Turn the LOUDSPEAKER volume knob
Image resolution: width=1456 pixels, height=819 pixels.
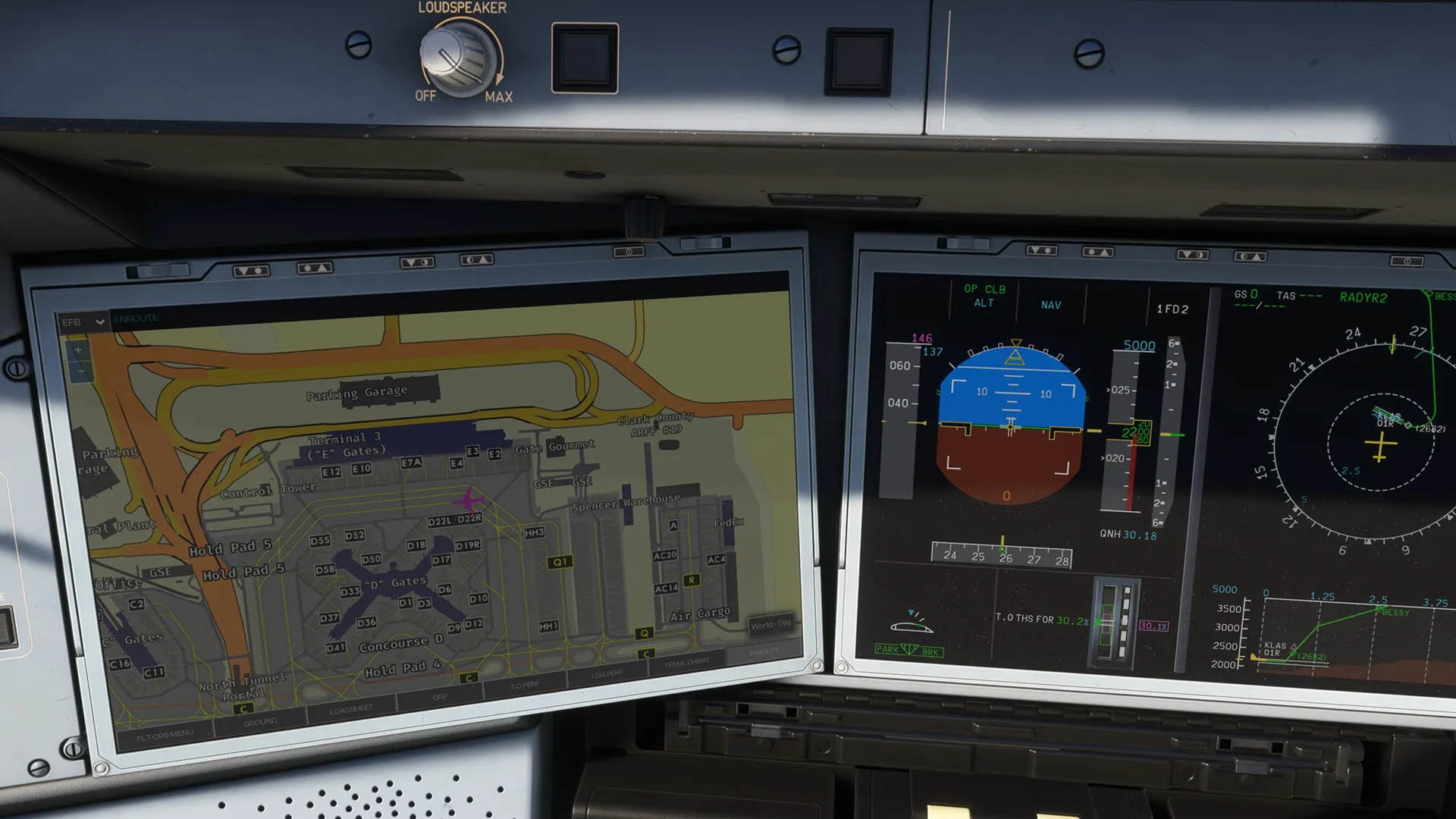456,58
